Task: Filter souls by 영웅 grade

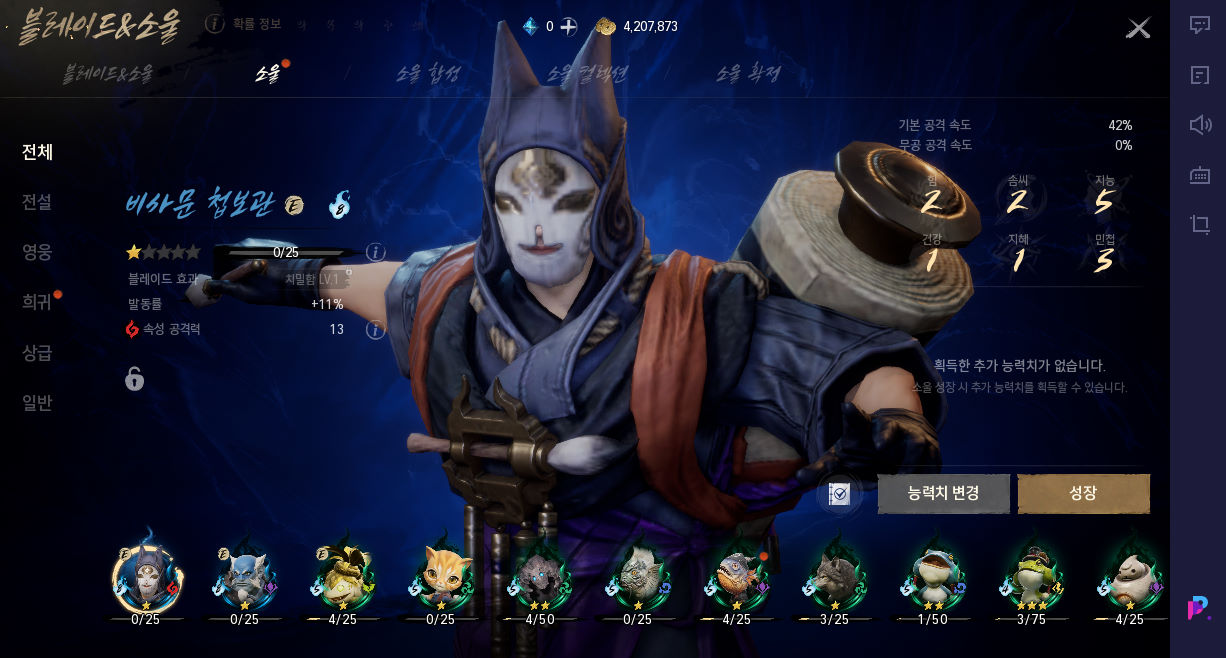Action: point(37,252)
